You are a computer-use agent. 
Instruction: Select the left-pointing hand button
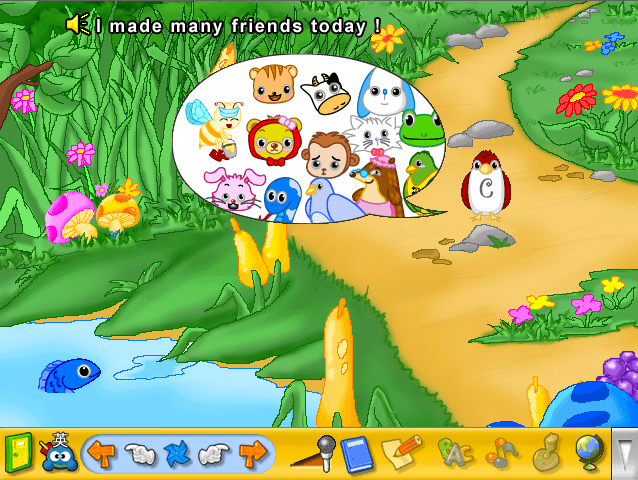[138, 455]
